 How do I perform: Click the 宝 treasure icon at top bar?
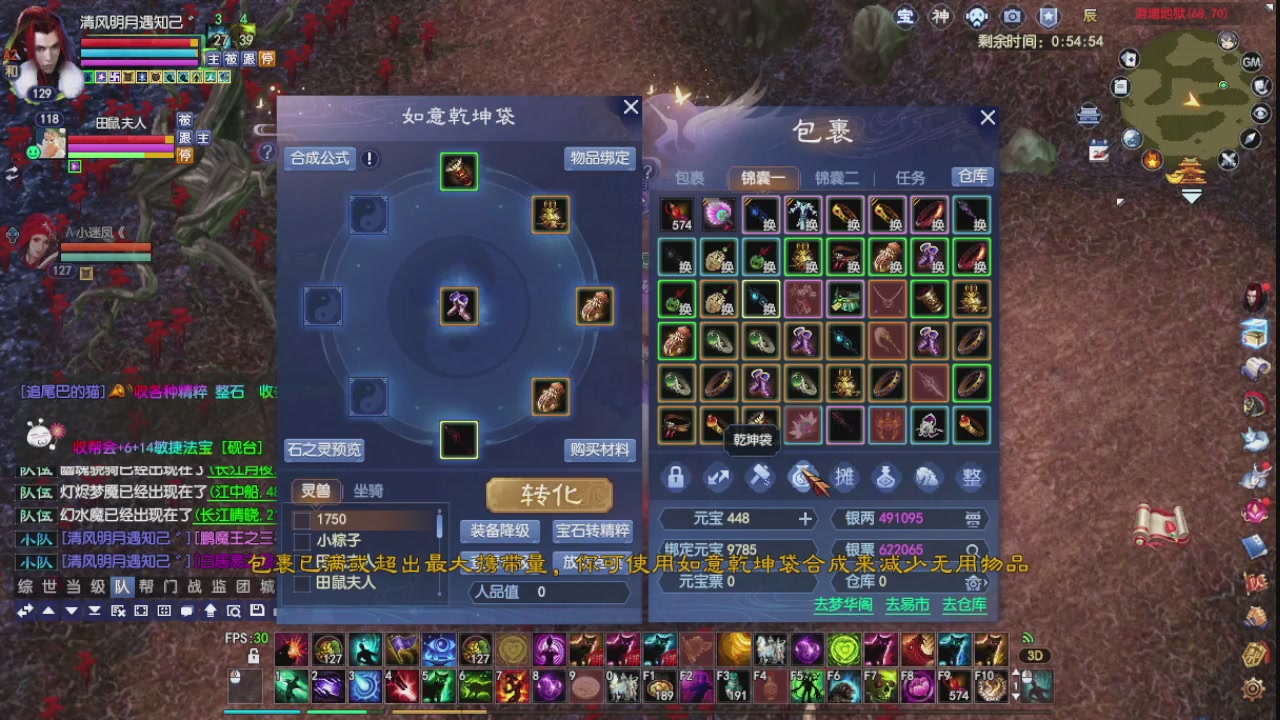point(906,17)
